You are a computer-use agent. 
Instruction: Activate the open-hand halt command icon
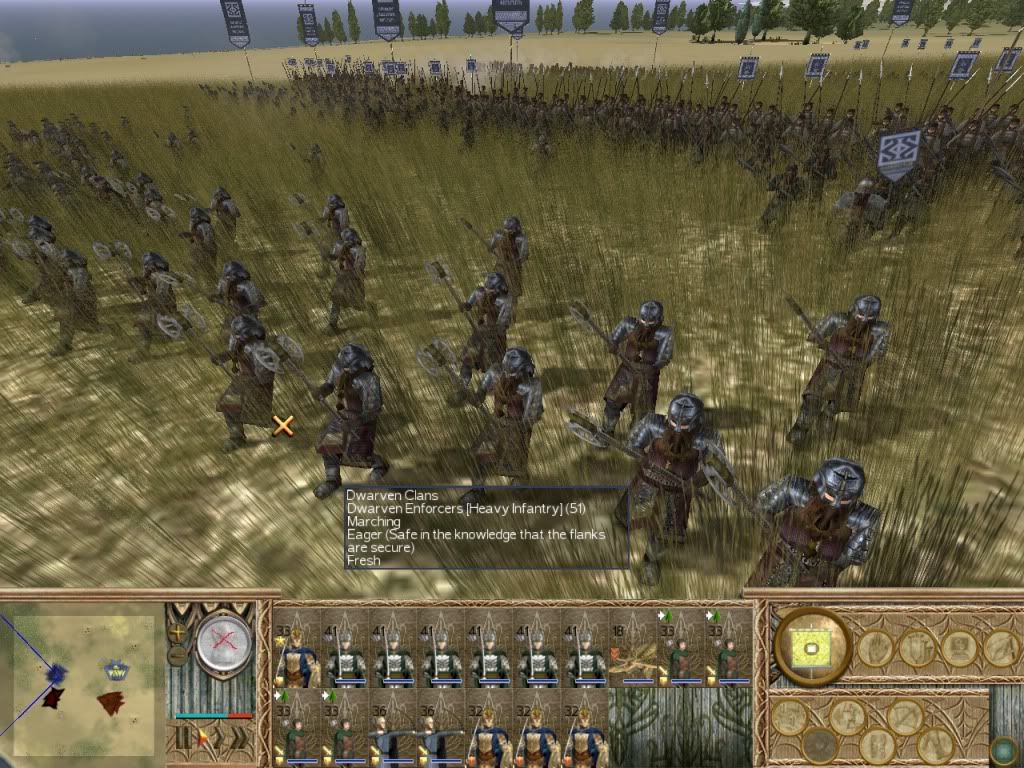(875, 648)
